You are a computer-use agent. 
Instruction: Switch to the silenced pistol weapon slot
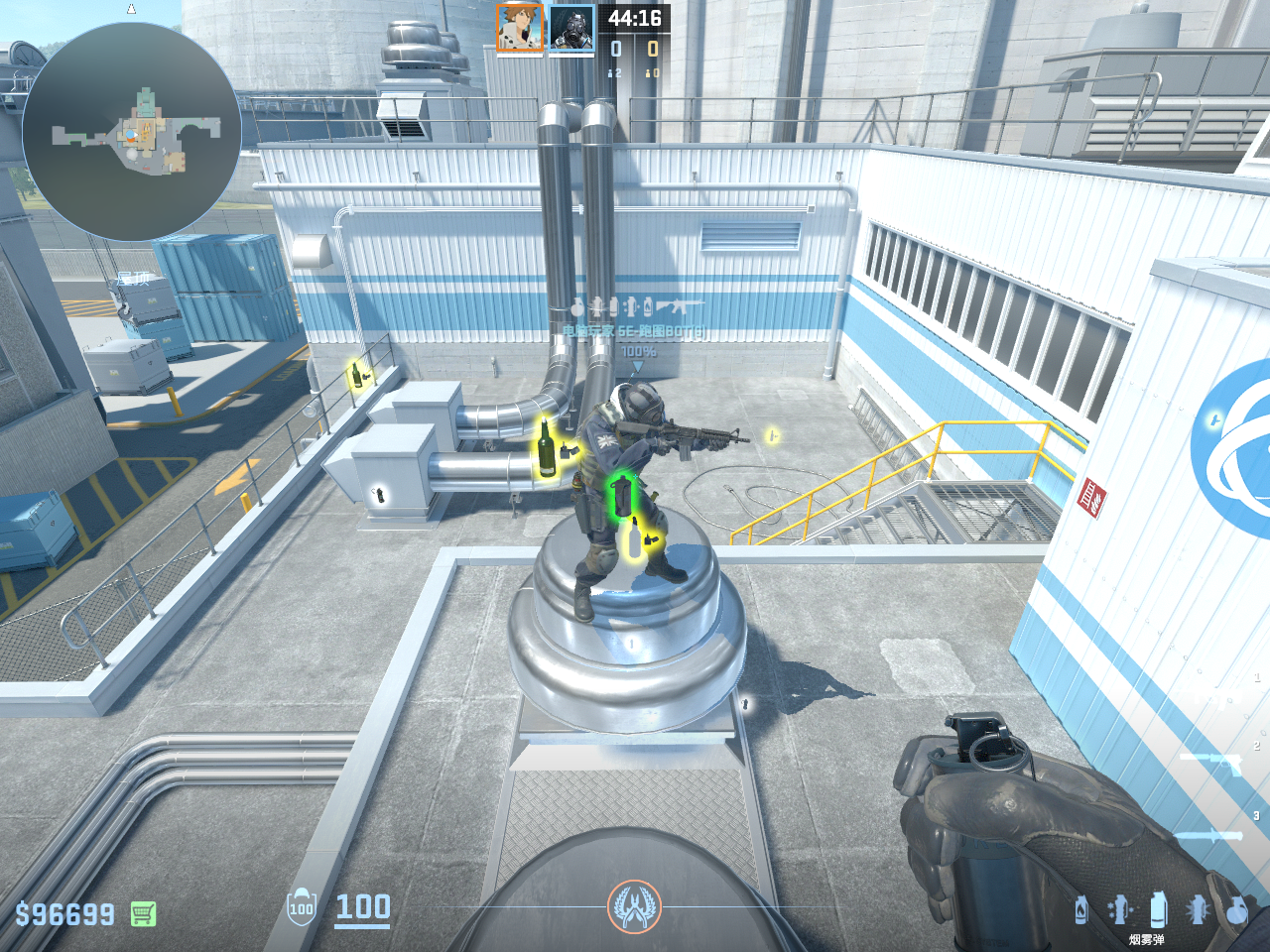pos(1212,761)
